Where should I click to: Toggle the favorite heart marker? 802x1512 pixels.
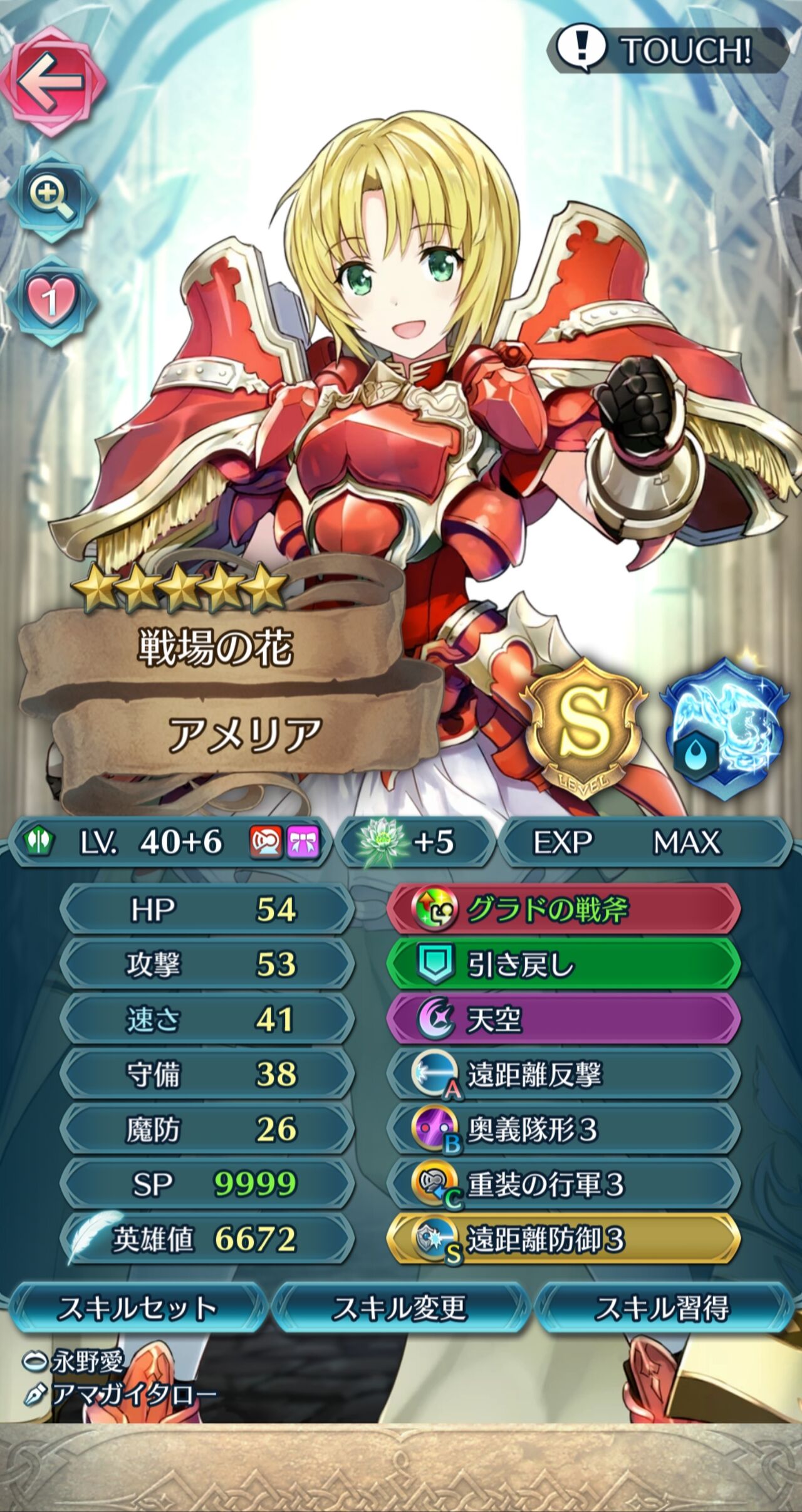click(53, 293)
